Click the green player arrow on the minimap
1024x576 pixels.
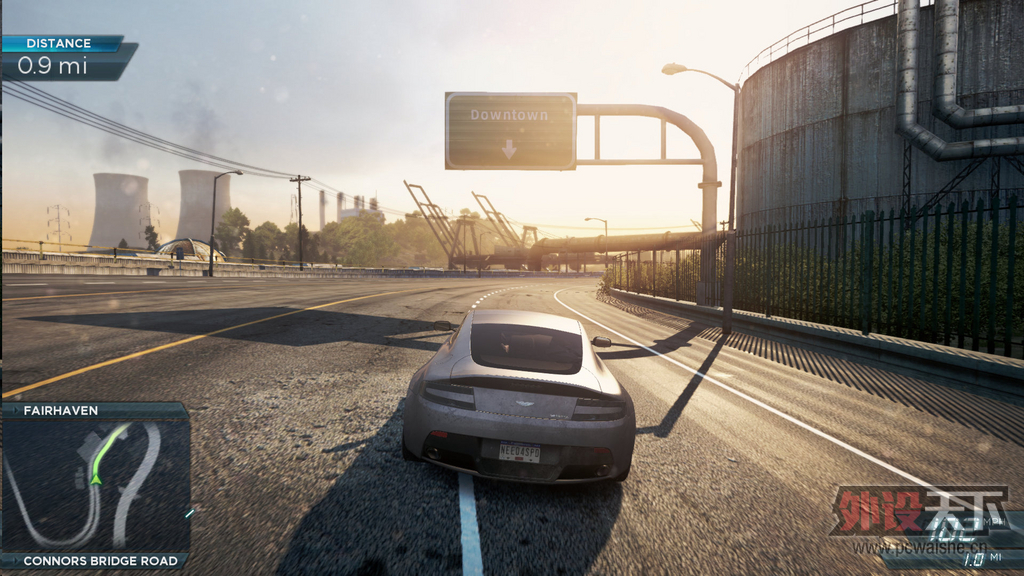click(97, 478)
